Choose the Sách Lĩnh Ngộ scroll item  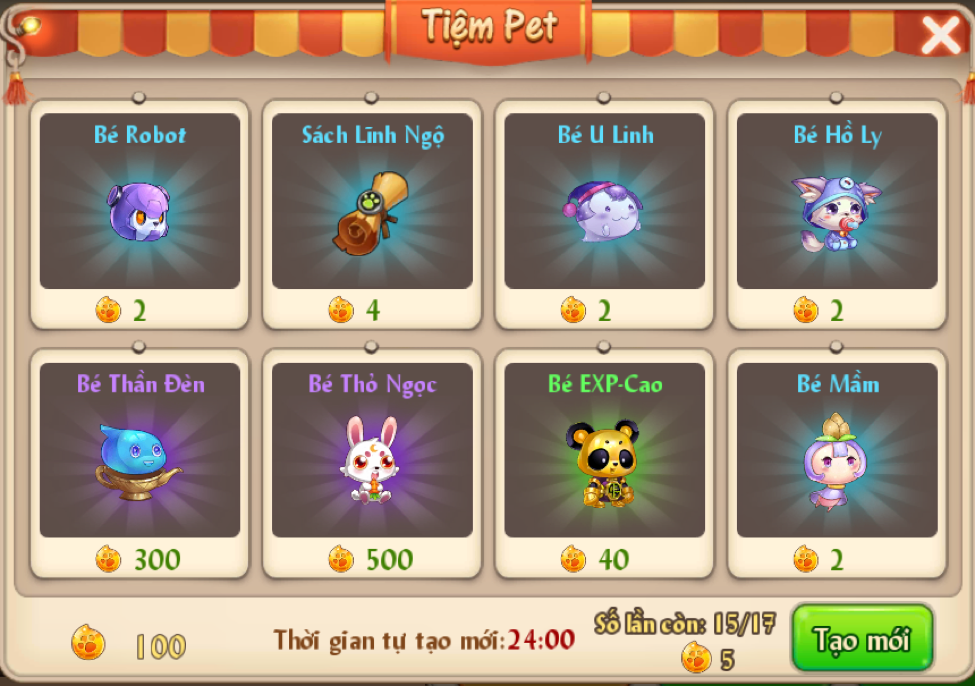372,212
